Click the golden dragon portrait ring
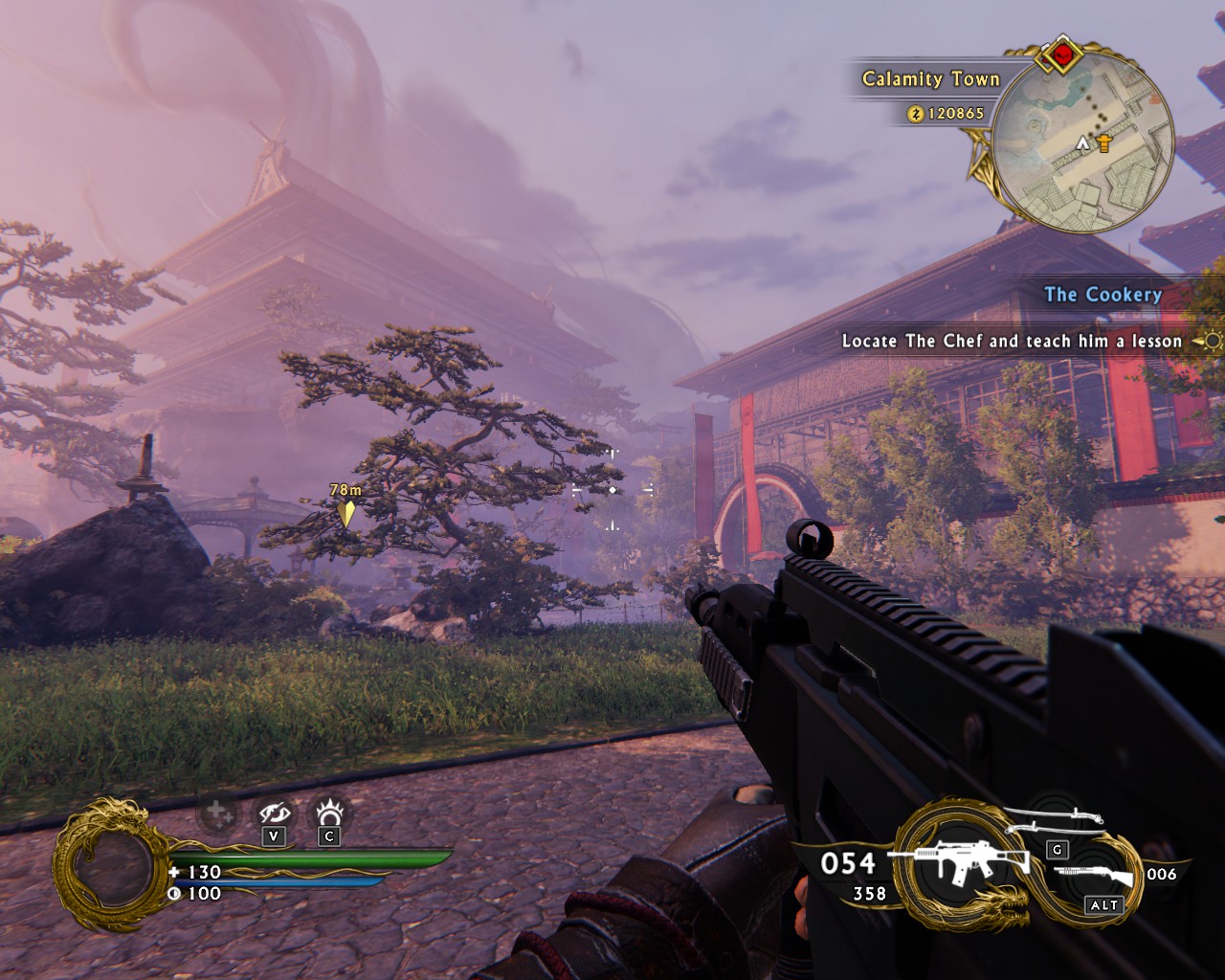The height and width of the screenshot is (980, 1225). 101,866
